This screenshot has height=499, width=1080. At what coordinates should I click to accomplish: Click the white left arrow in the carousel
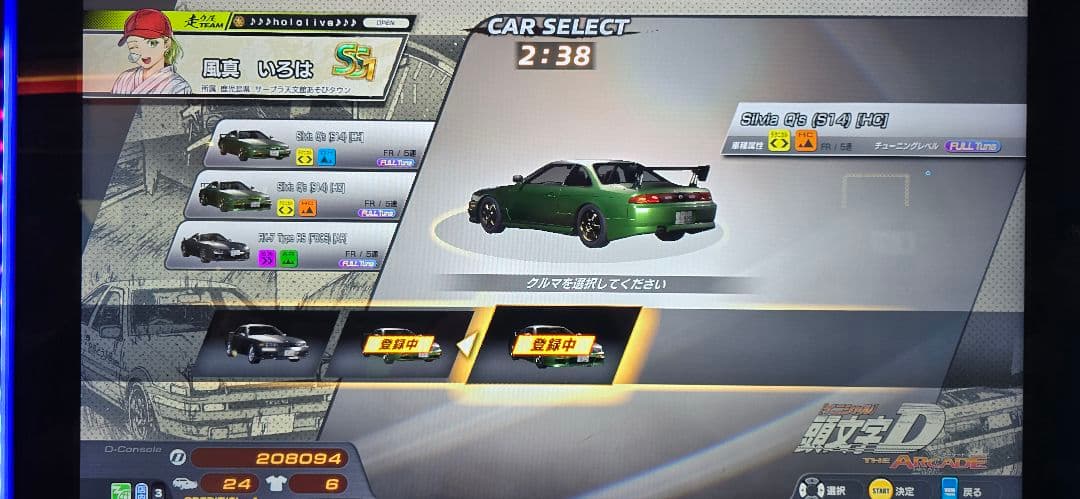tap(465, 345)
